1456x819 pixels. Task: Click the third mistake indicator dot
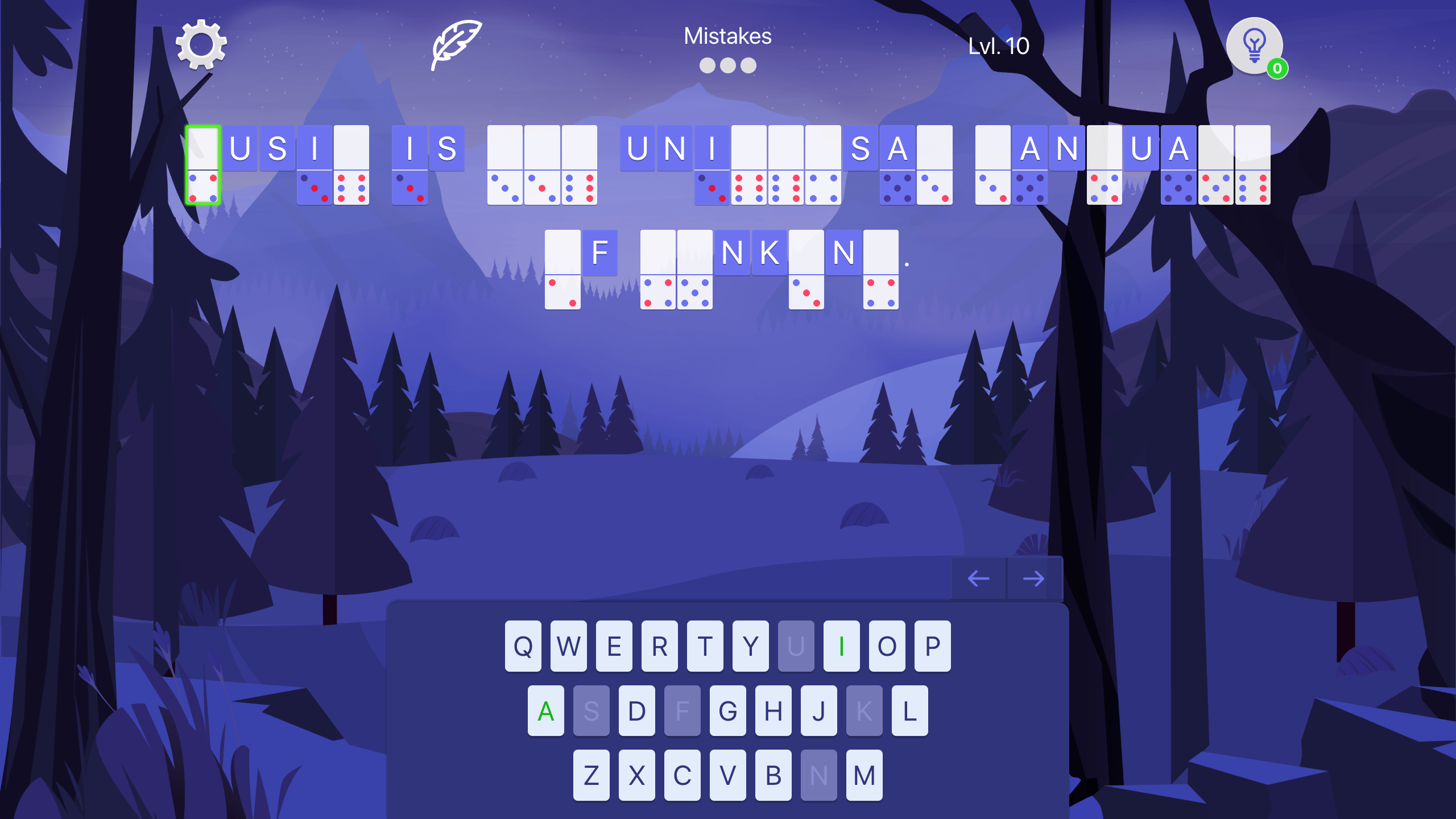747,64
